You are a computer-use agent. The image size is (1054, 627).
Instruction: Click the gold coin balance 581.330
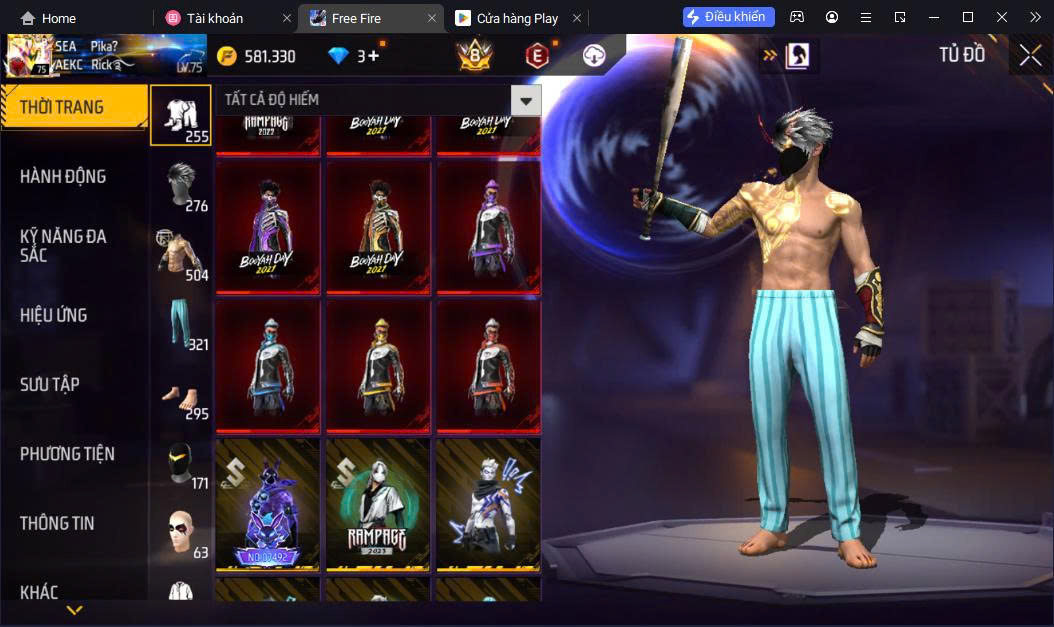coord(257,56)
